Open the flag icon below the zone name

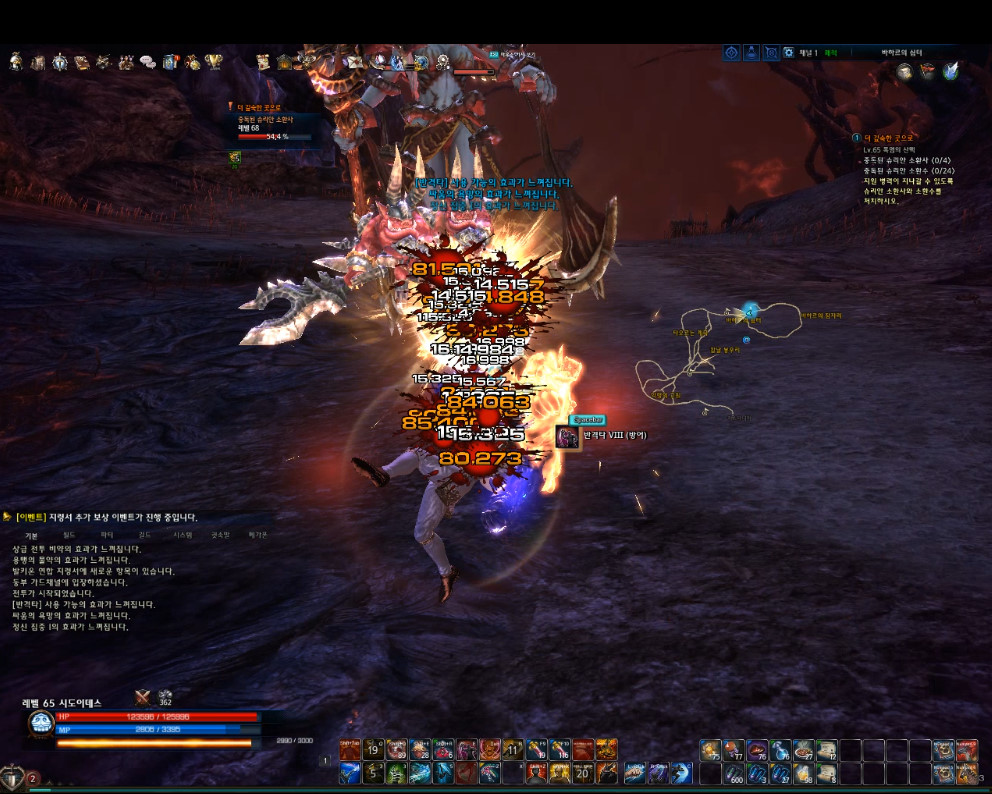tap(927, 71)
